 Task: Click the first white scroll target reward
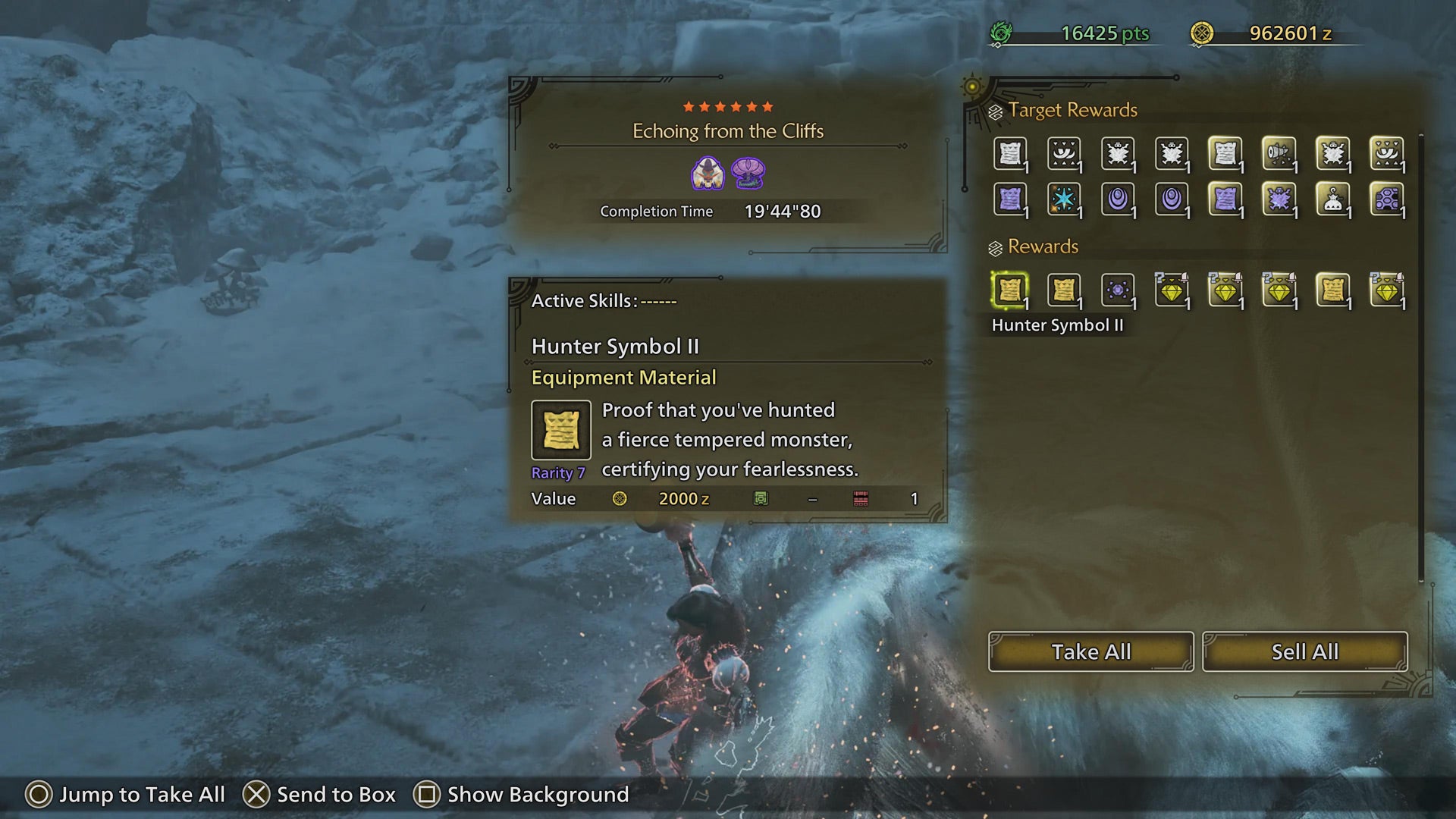[x=1012, y=153]
